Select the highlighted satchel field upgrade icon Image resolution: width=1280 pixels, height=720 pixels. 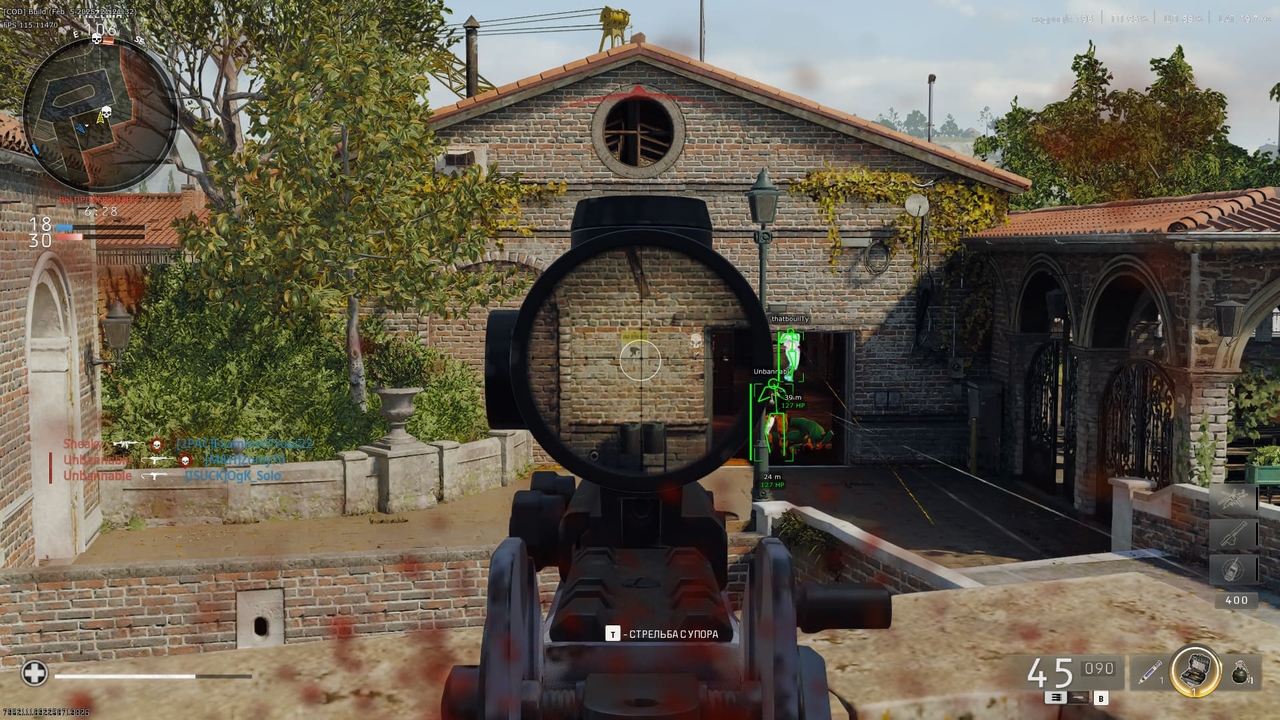(1196, 672)
